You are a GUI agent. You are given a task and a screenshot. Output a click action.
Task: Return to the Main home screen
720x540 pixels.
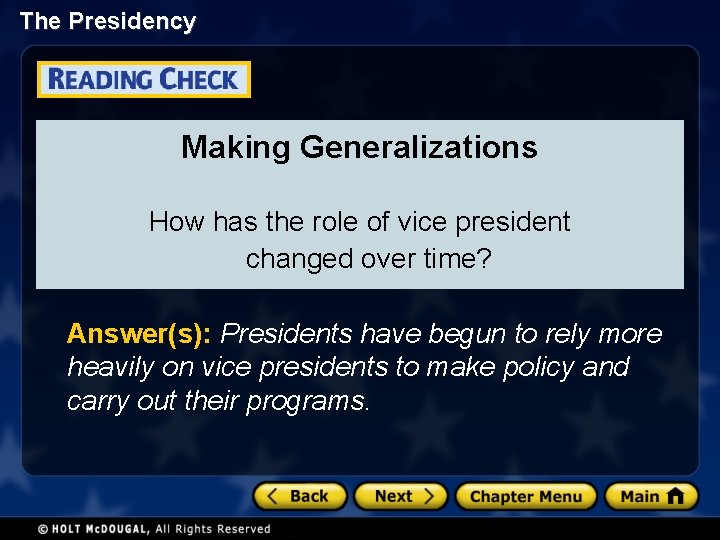pos(650,496)
